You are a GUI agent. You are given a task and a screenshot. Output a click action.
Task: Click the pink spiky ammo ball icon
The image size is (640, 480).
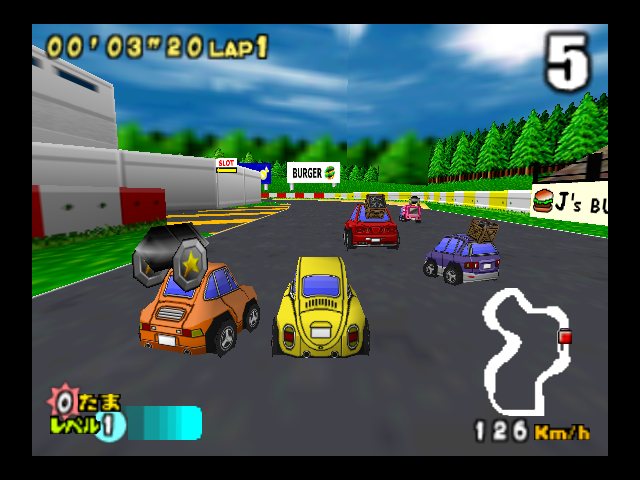pyautogui.click(x=63, y=403)
